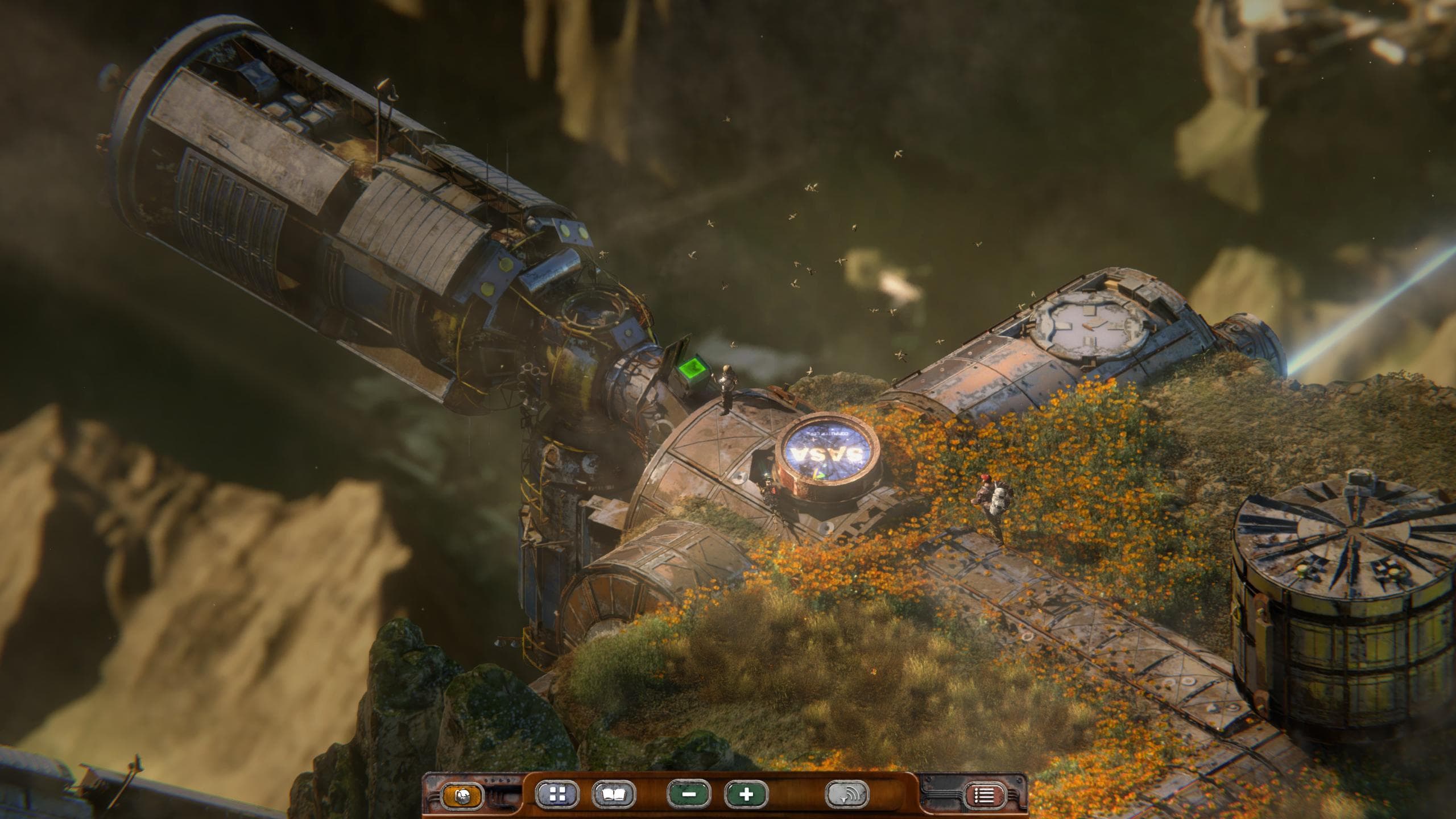Click the four-squares grid button

click(557, 795)
